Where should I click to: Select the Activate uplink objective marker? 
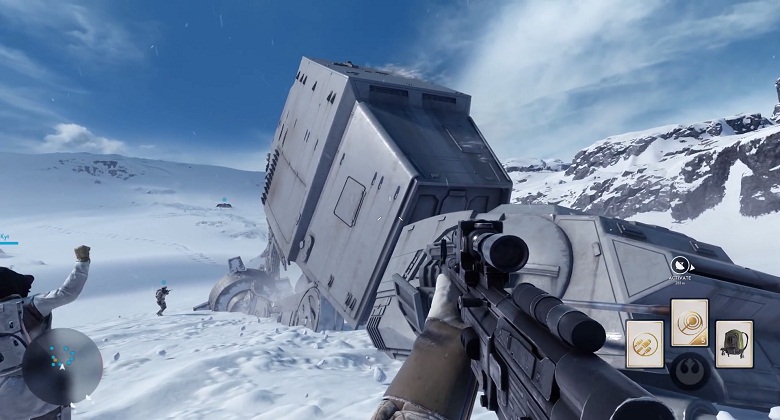pyautogui.click(x=680, y=266)
